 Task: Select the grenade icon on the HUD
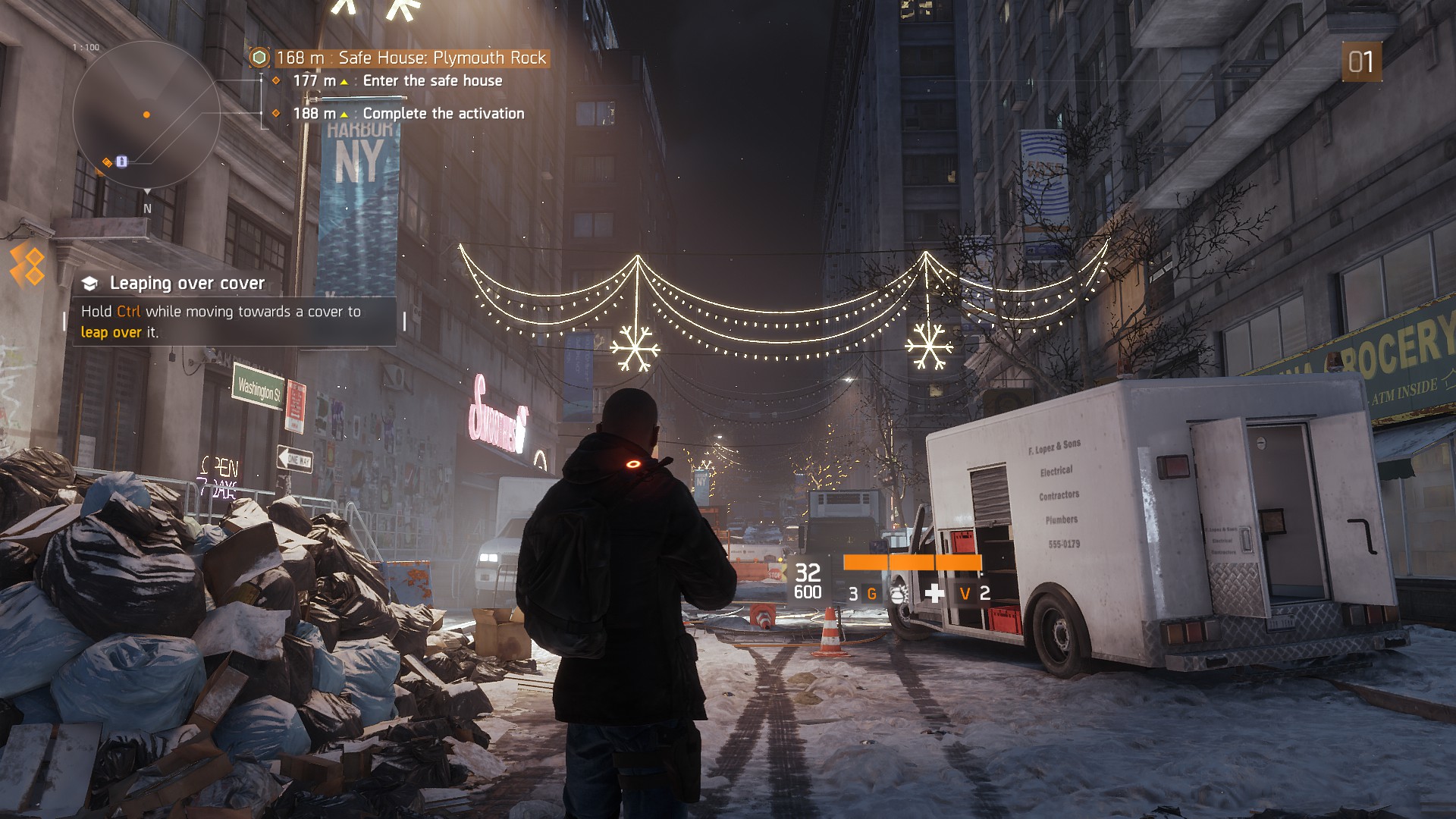[898, 594]
